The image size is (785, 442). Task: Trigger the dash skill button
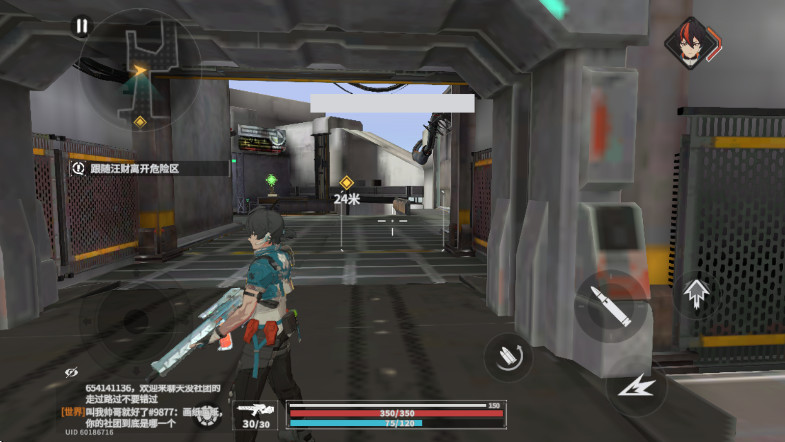click(x=637, y=384)
